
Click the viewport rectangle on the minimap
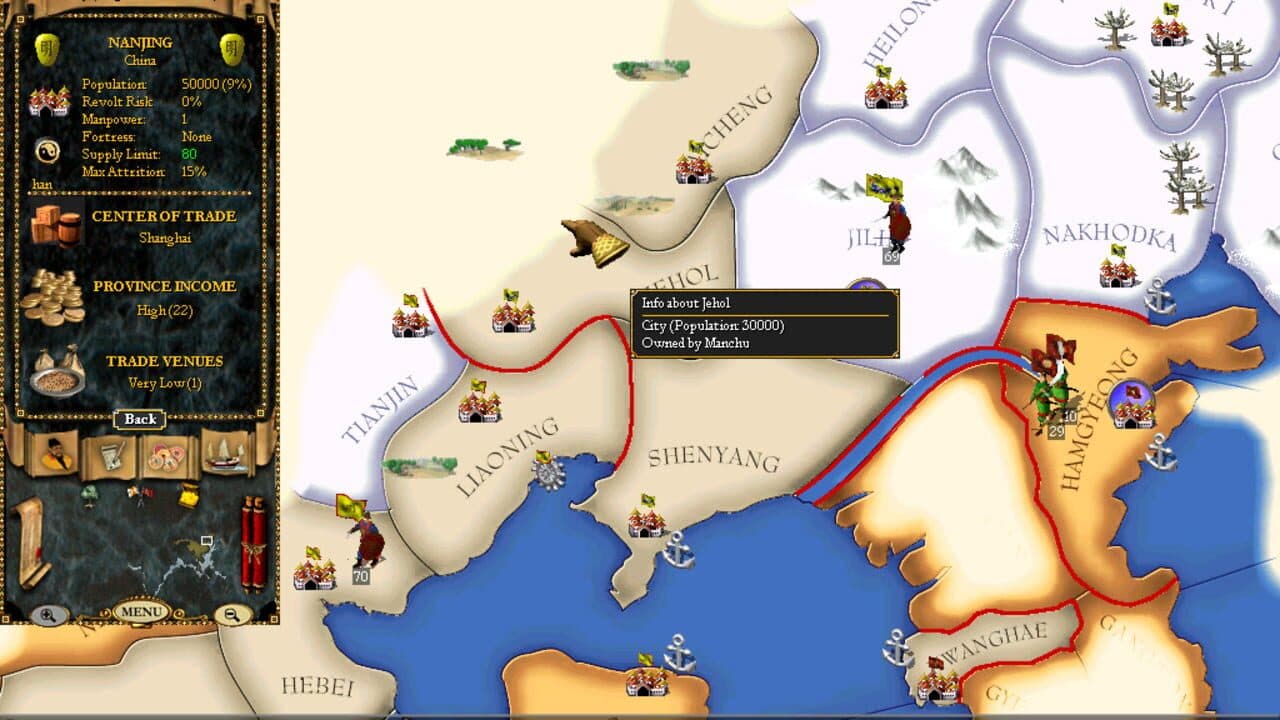[208, 541]
